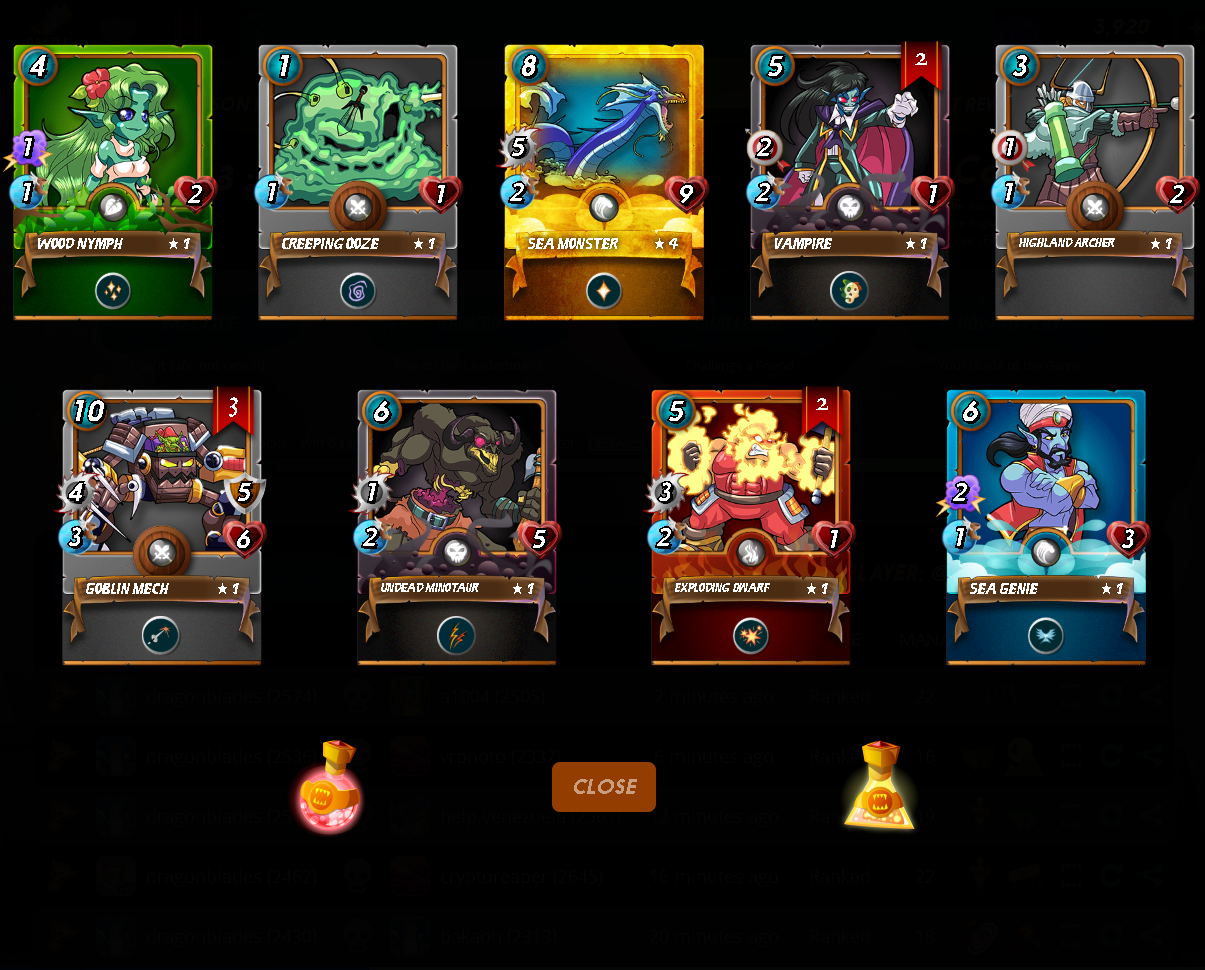Select the Sea Genie card
This screenshot has height=970, width=1205.
click(x=1046, y=527)
